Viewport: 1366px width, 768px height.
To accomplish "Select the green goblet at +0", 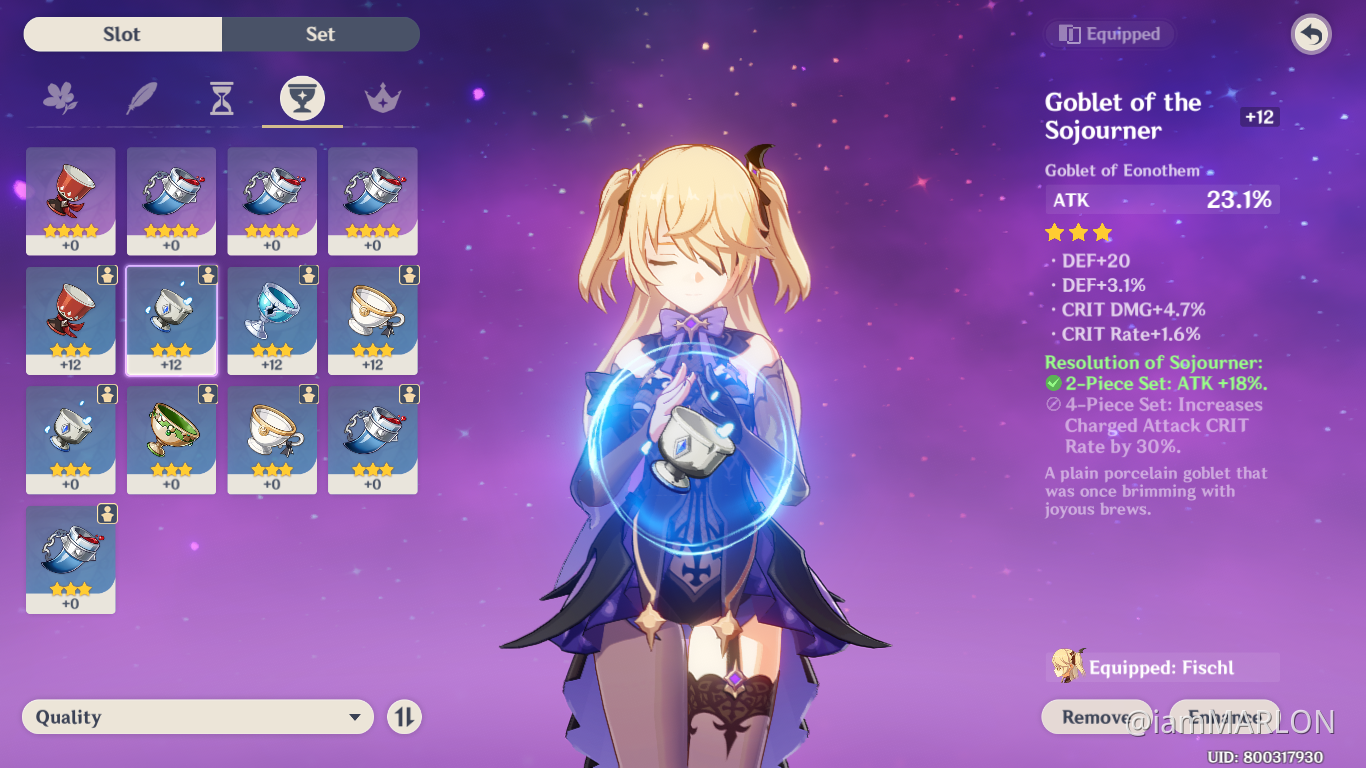I will coord(171,440).
